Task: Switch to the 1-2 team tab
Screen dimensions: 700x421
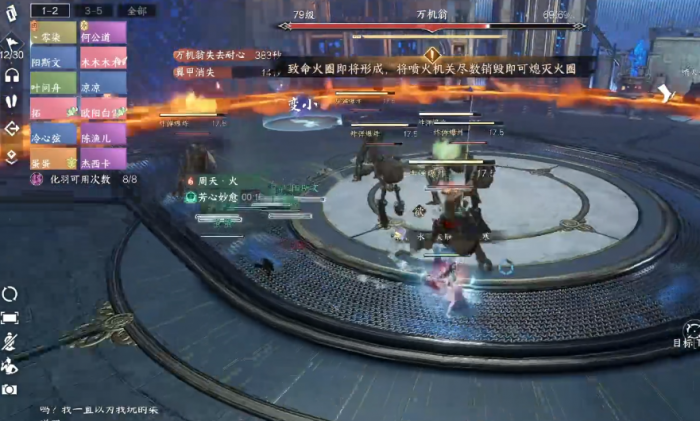Action: pos(49,9)
